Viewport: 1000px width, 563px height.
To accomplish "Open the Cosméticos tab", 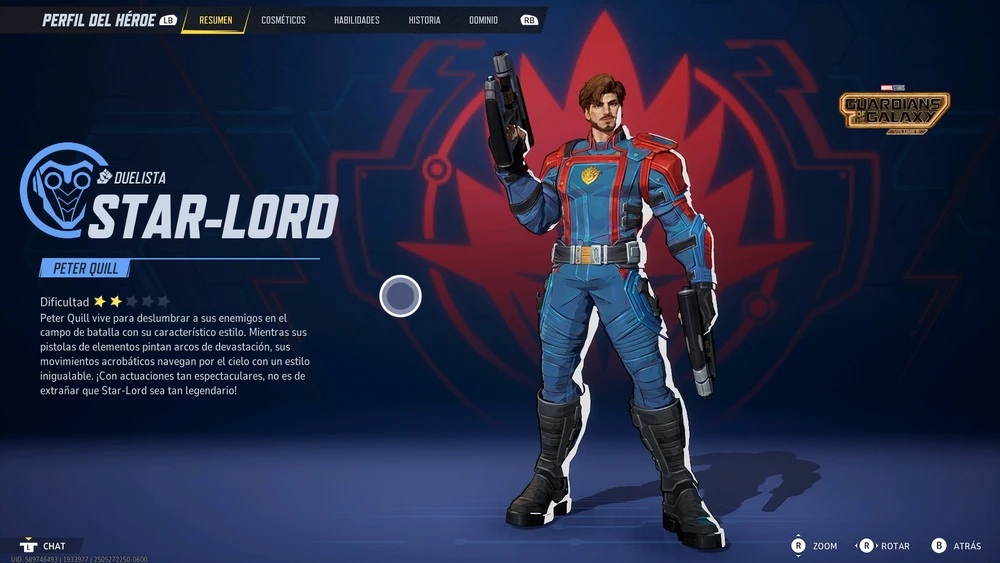I will [283, 20].
